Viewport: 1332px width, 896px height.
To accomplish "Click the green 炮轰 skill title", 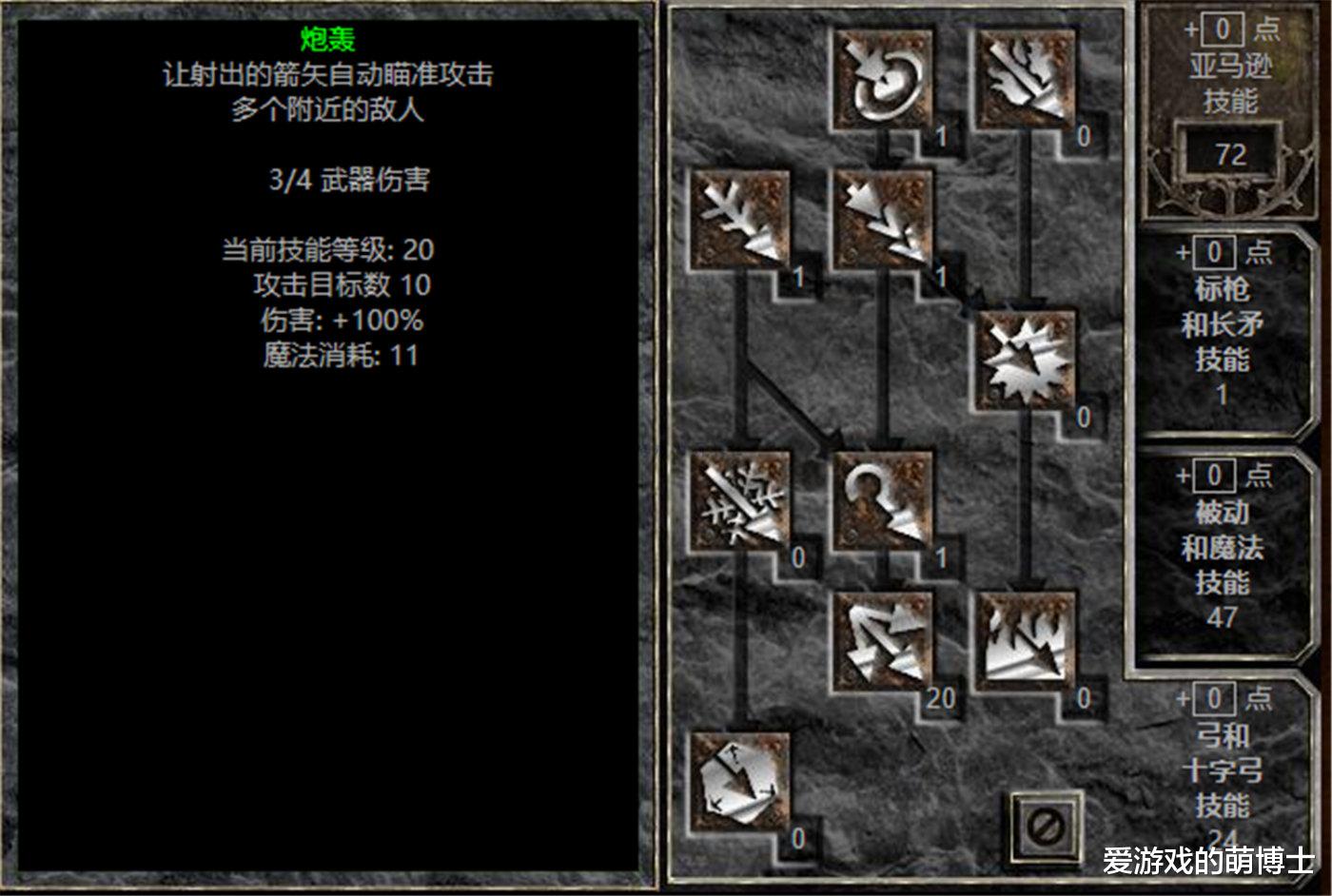I will click(328, 40).
